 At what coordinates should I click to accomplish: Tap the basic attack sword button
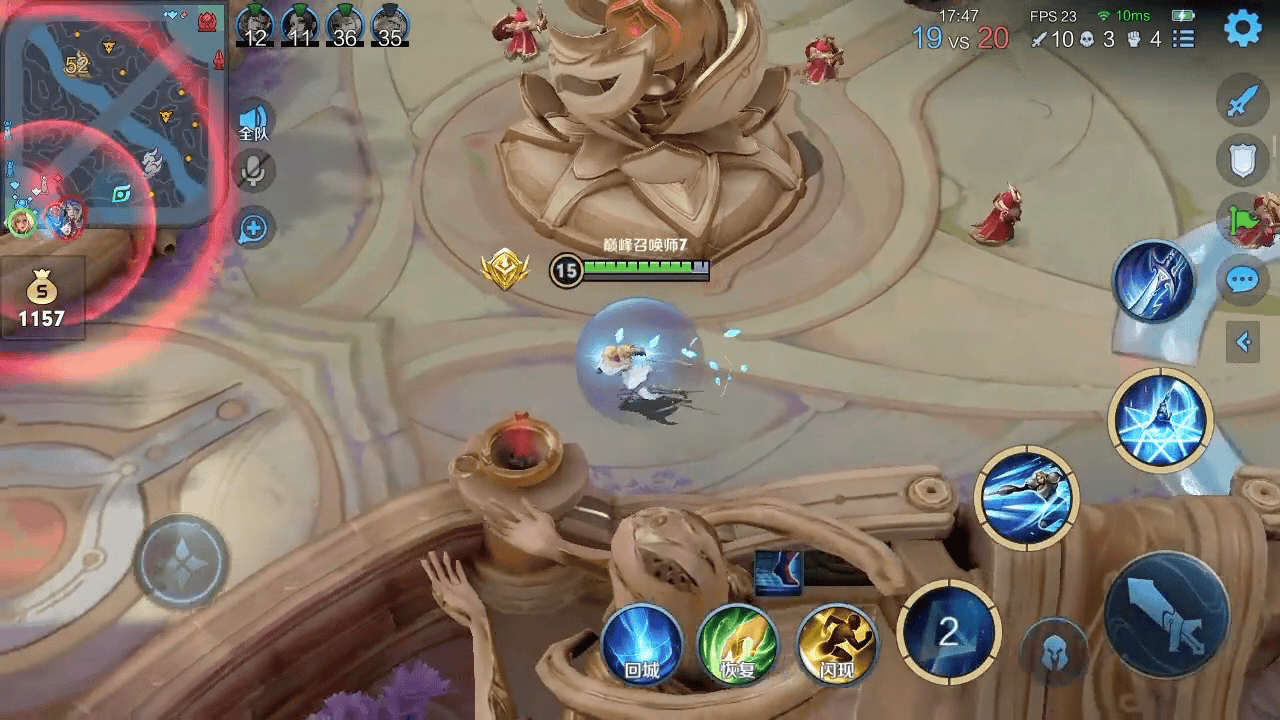click(1166, 613)
